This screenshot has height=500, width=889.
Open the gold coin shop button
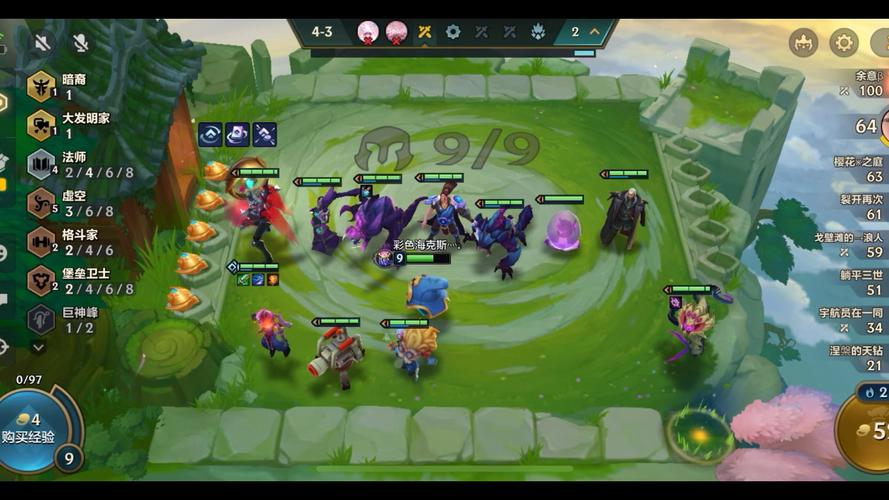coord(868,430)
